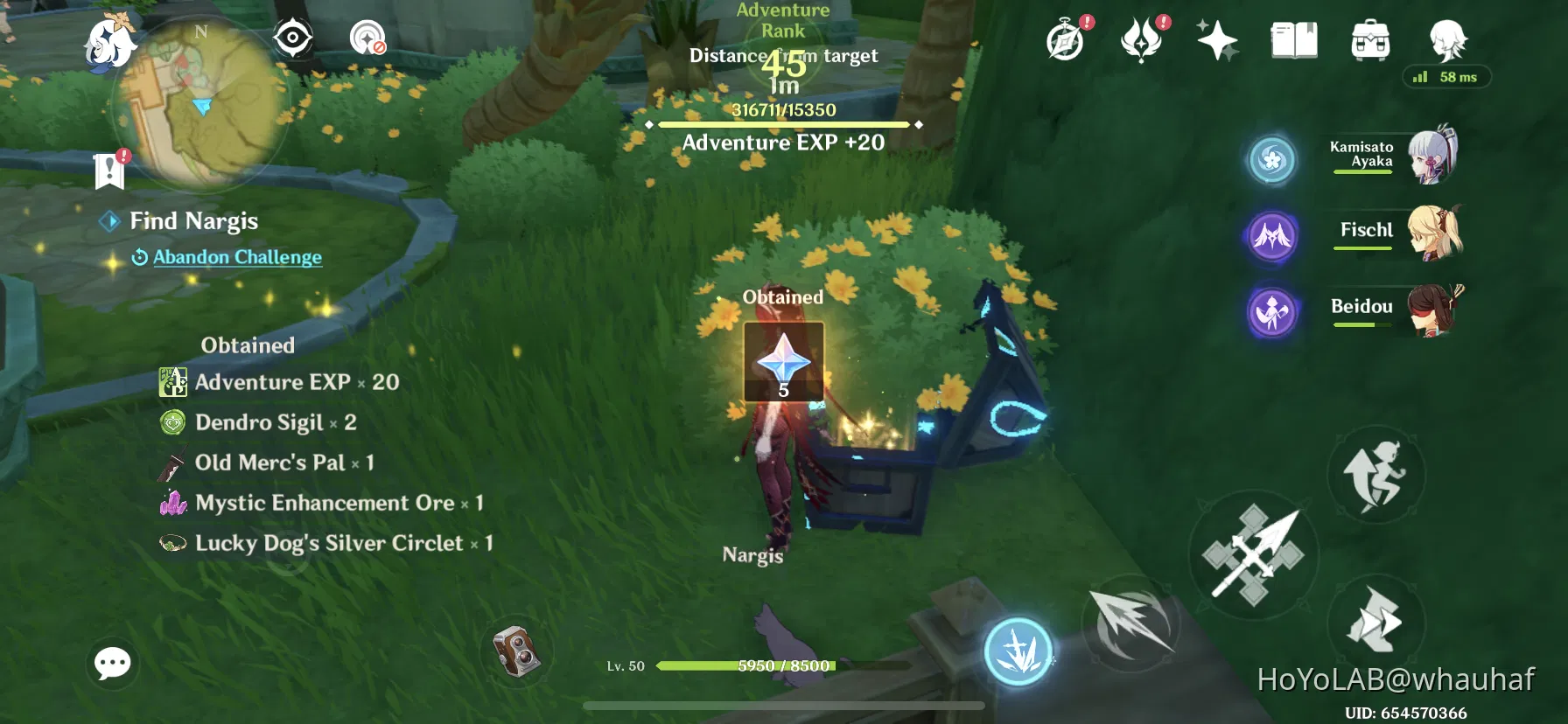
Task: Open the Inventory backpack icon
Action: pos(1370,39)
